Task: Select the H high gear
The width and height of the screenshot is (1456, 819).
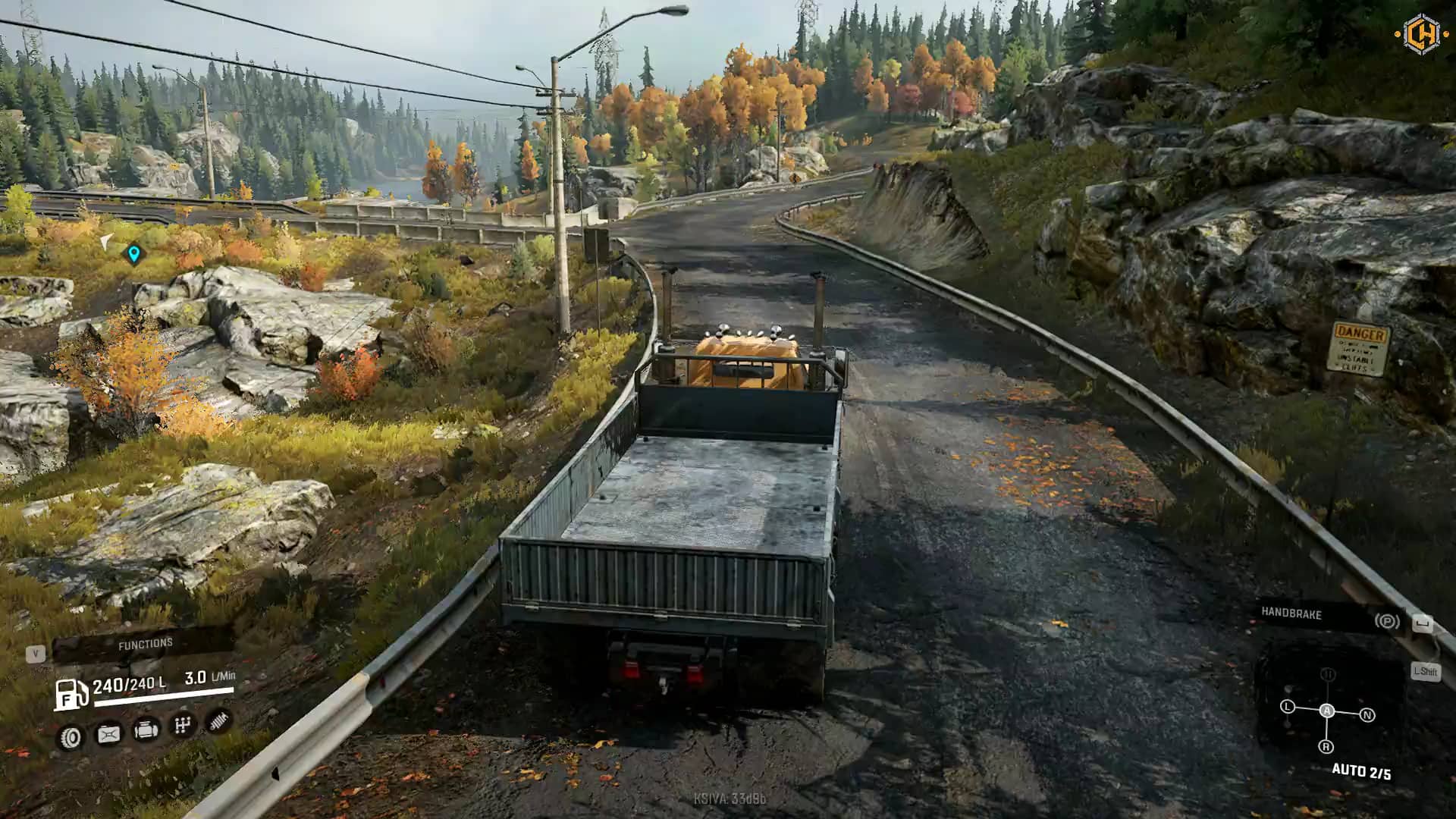Action: click(1327, 674)
